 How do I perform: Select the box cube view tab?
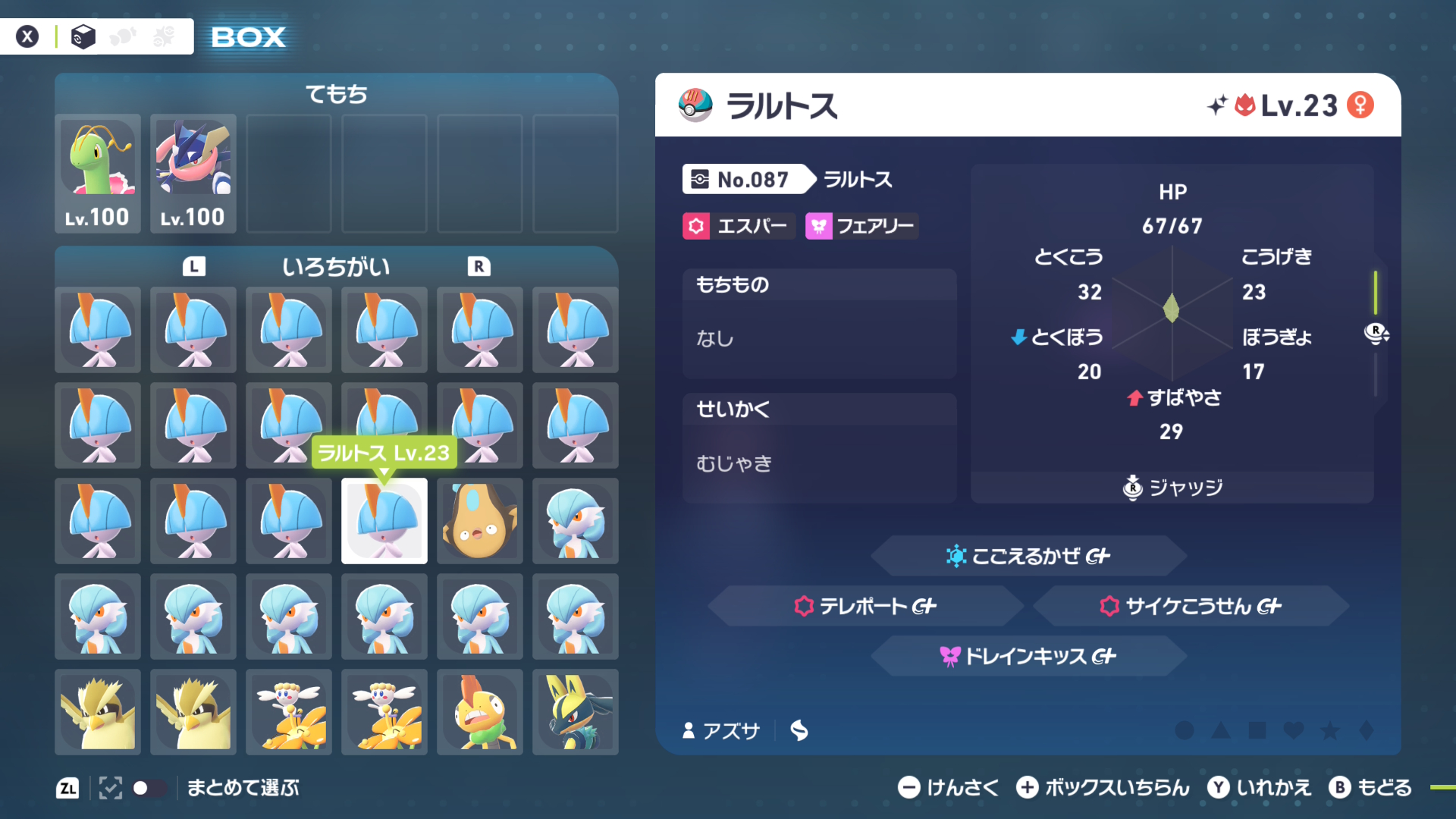tap(83, 36)
